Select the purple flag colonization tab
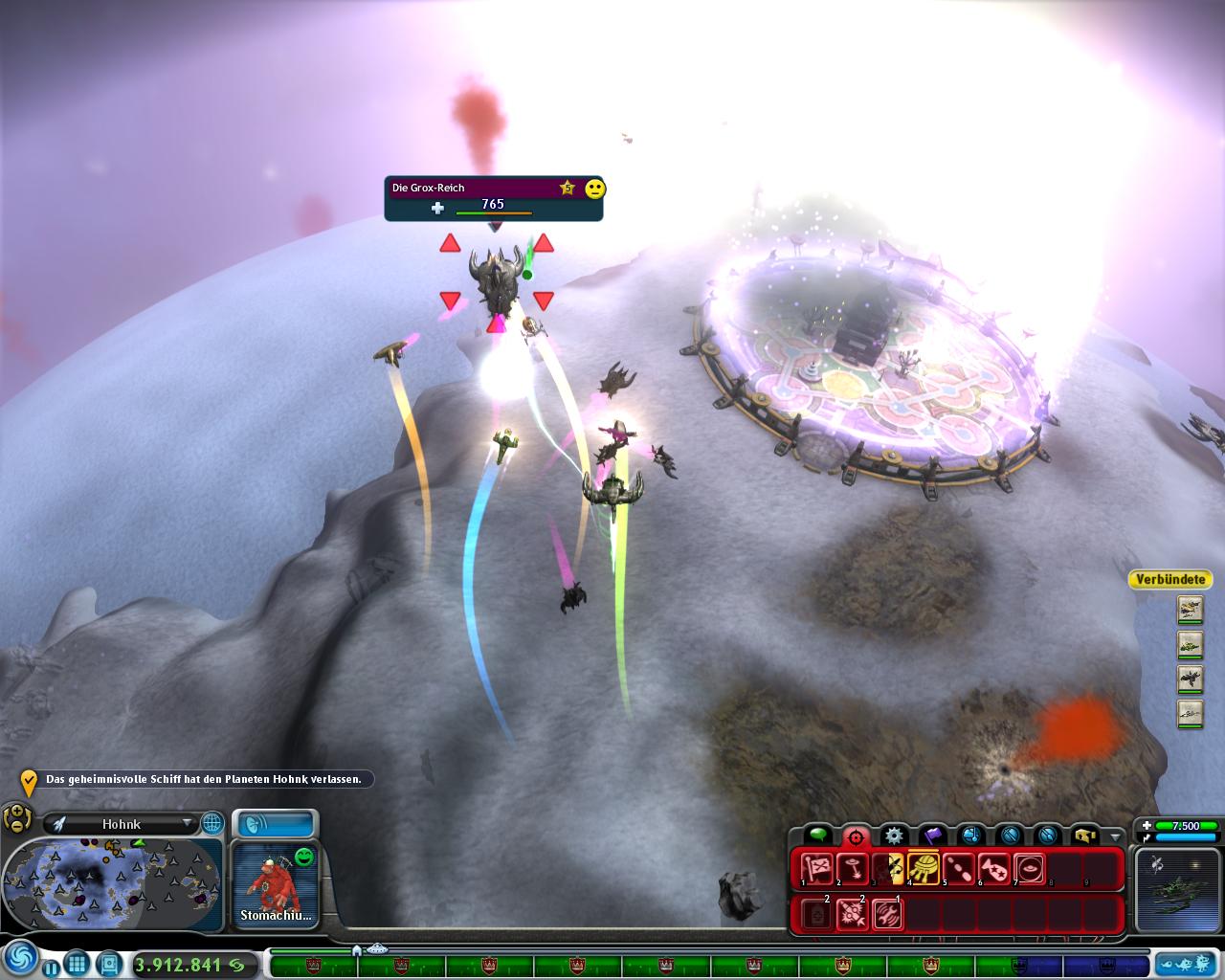The image size is (1225, 980). tap(932, 835)
